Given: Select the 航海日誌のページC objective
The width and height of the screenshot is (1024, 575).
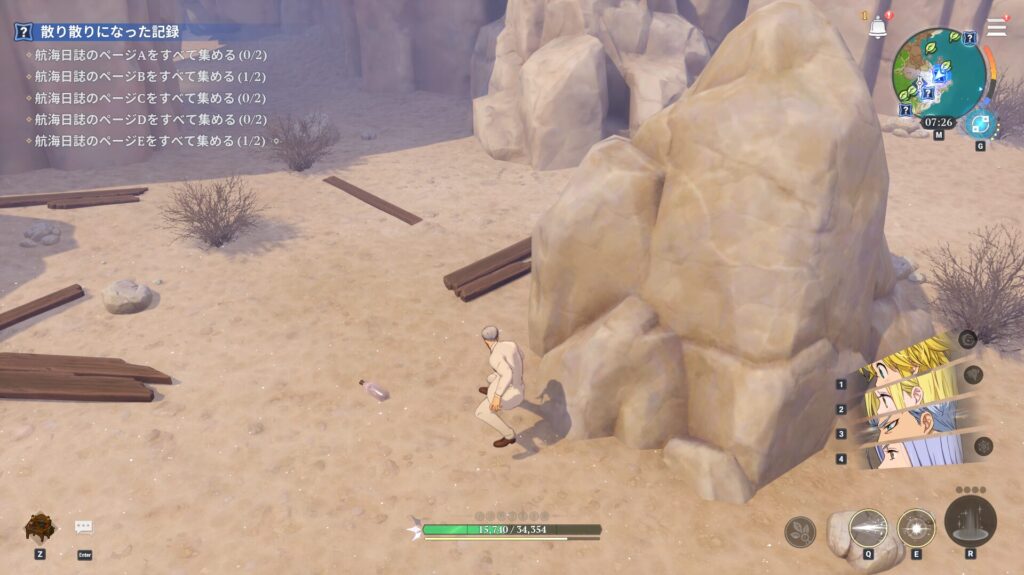Looking at the screenshot, I should tap(150, 98).
